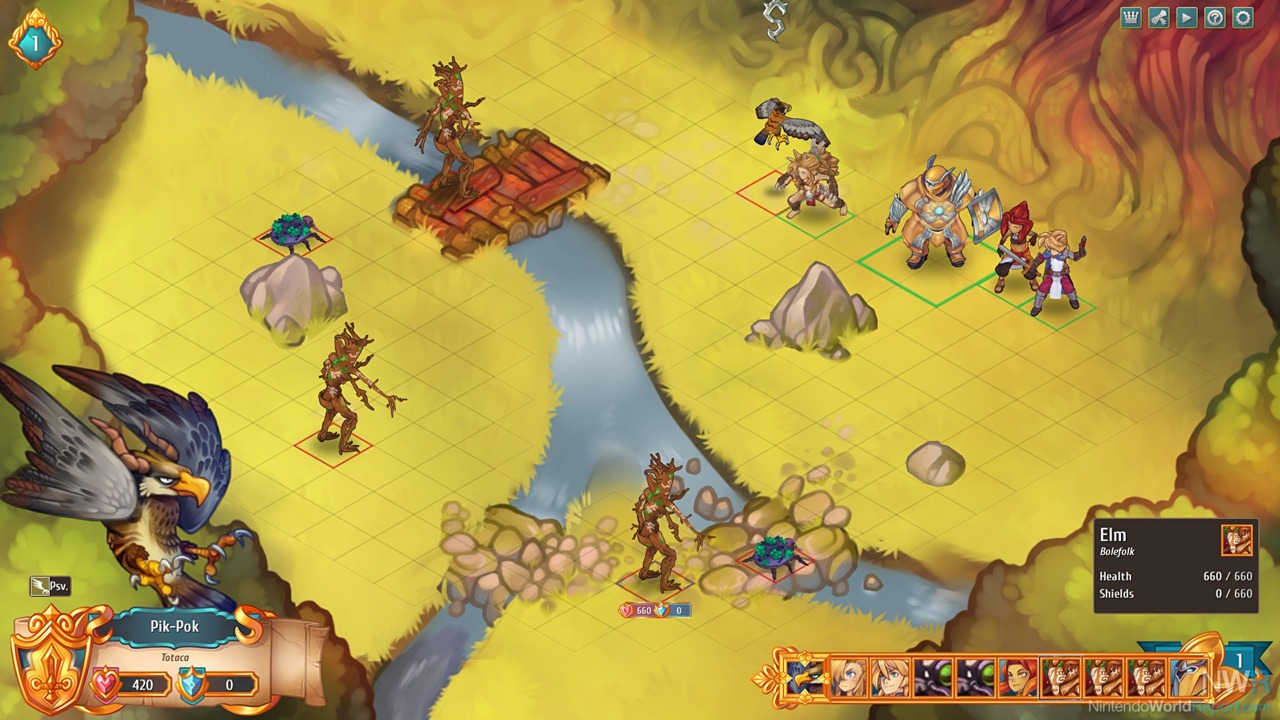Image resolution: width=1280 pixels, height=720 pixels.
Task: Click the highlighted Elm portrait in turn order
Action: [1061, 677]
